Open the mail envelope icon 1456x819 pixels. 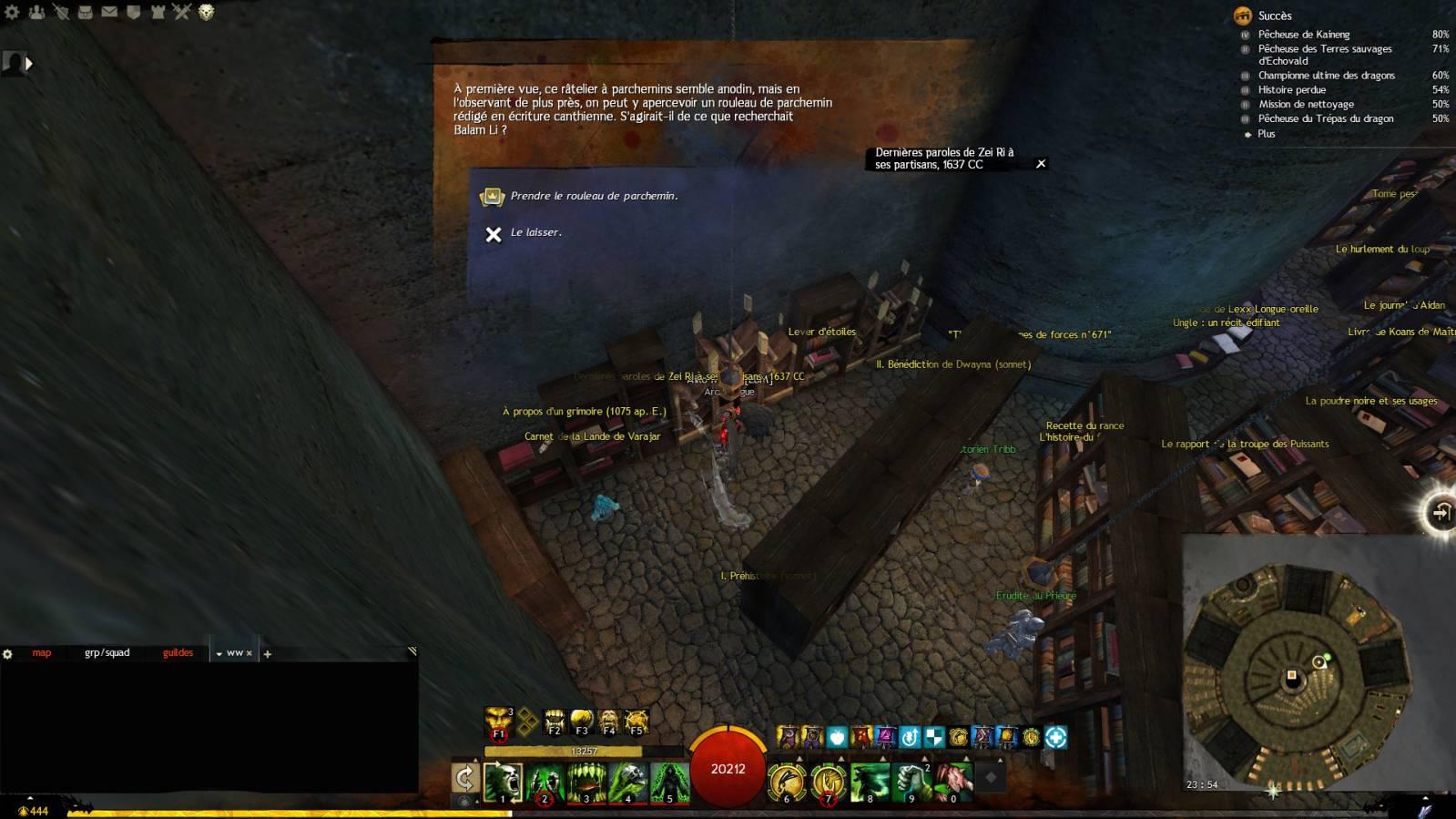click(x=109, y=12)
